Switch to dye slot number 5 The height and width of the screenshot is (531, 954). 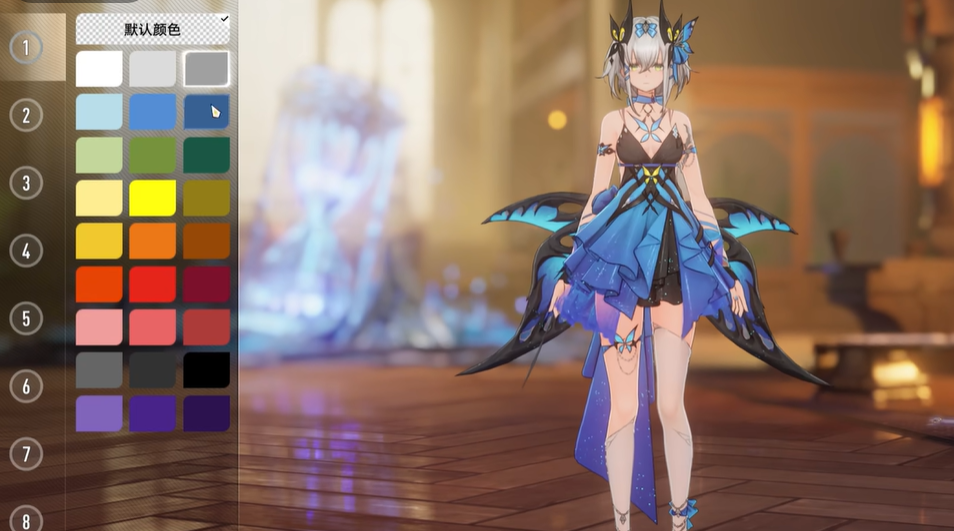(26, 318)
